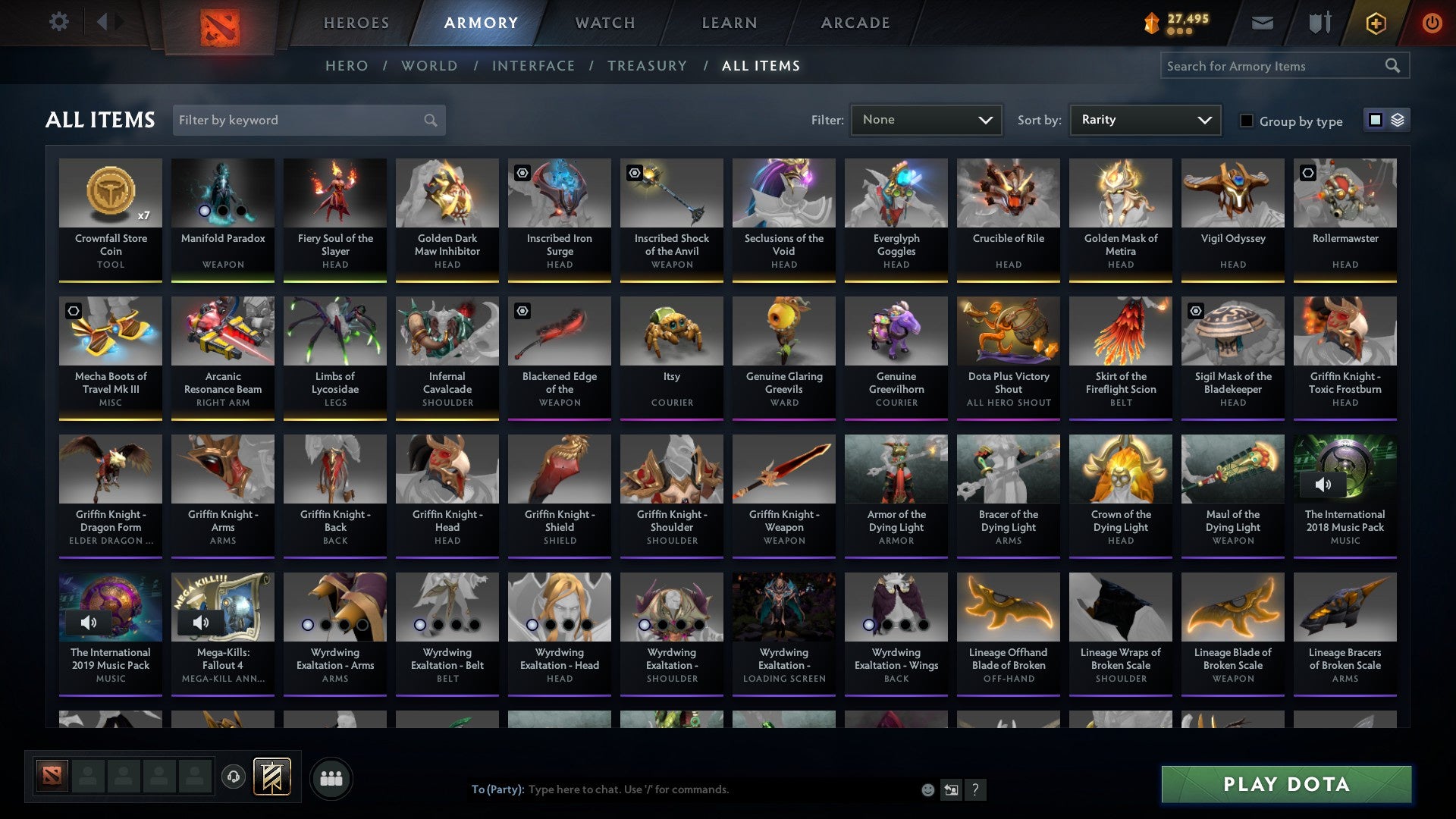Open the emoticon picker in chat
This screenshot has width=1456, height=819.
[x=927, y=789]
